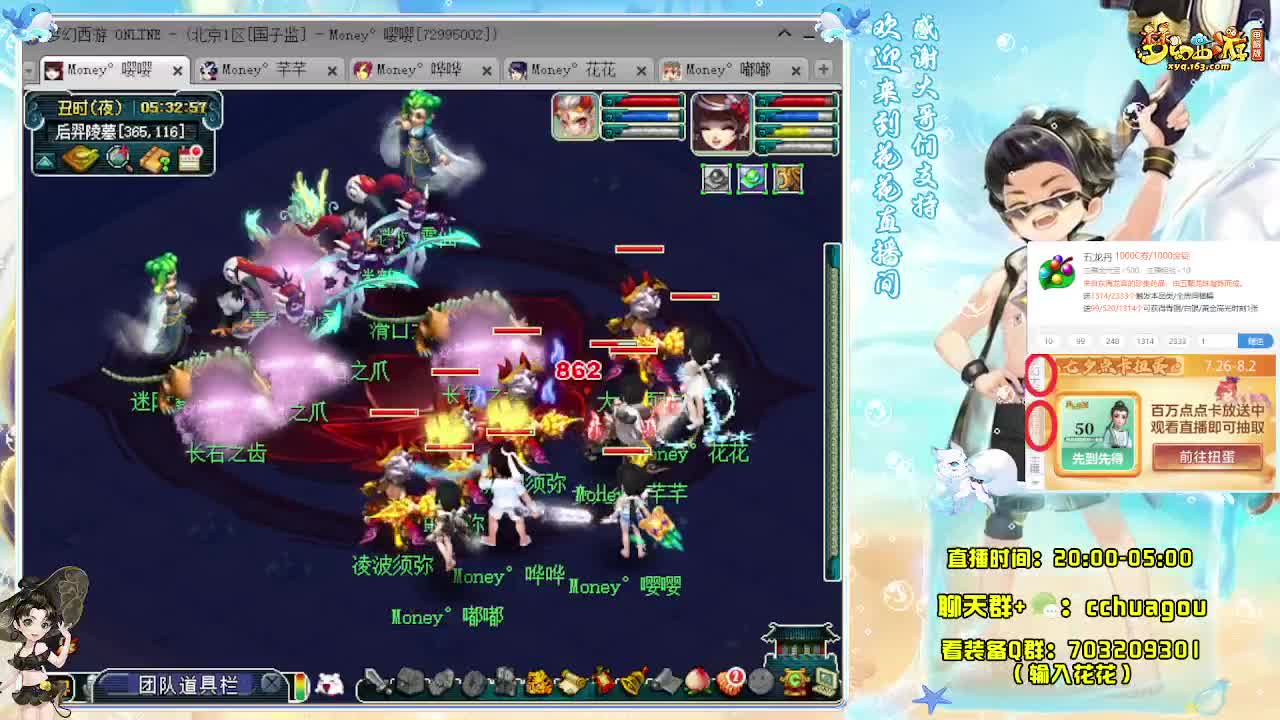This screenshot has width=1280, height=720.
Task: Open the treasure item icon beside the minimap
Action: point(81,157)
